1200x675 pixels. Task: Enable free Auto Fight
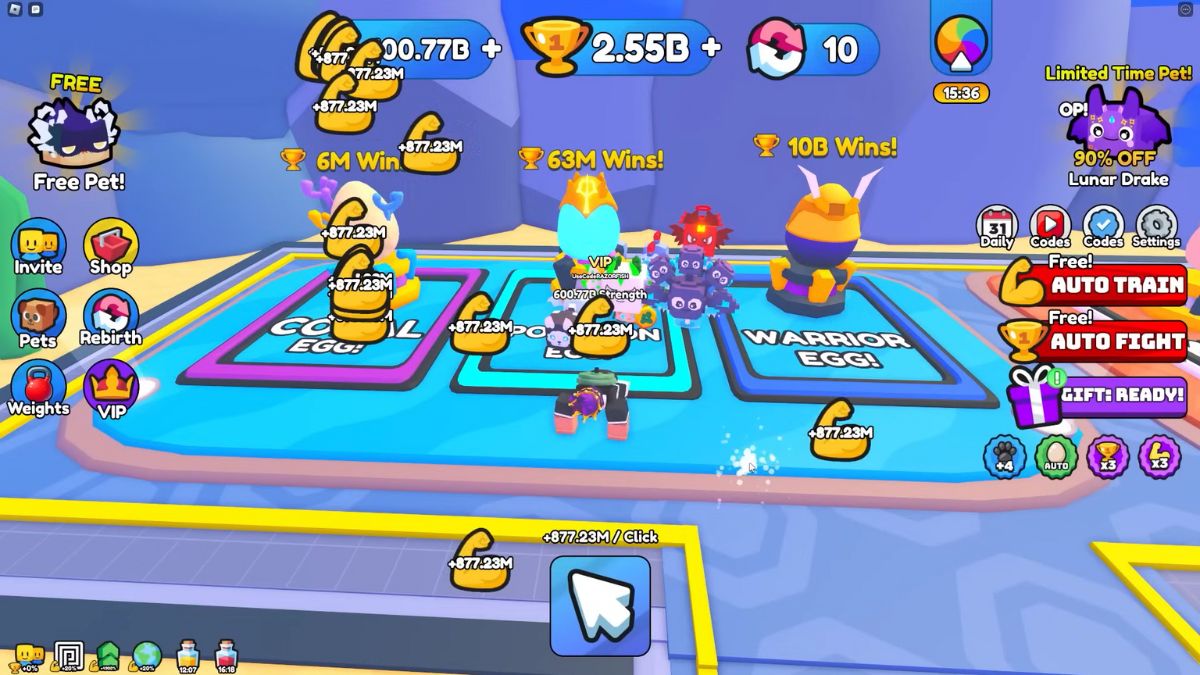[1094, 341]
